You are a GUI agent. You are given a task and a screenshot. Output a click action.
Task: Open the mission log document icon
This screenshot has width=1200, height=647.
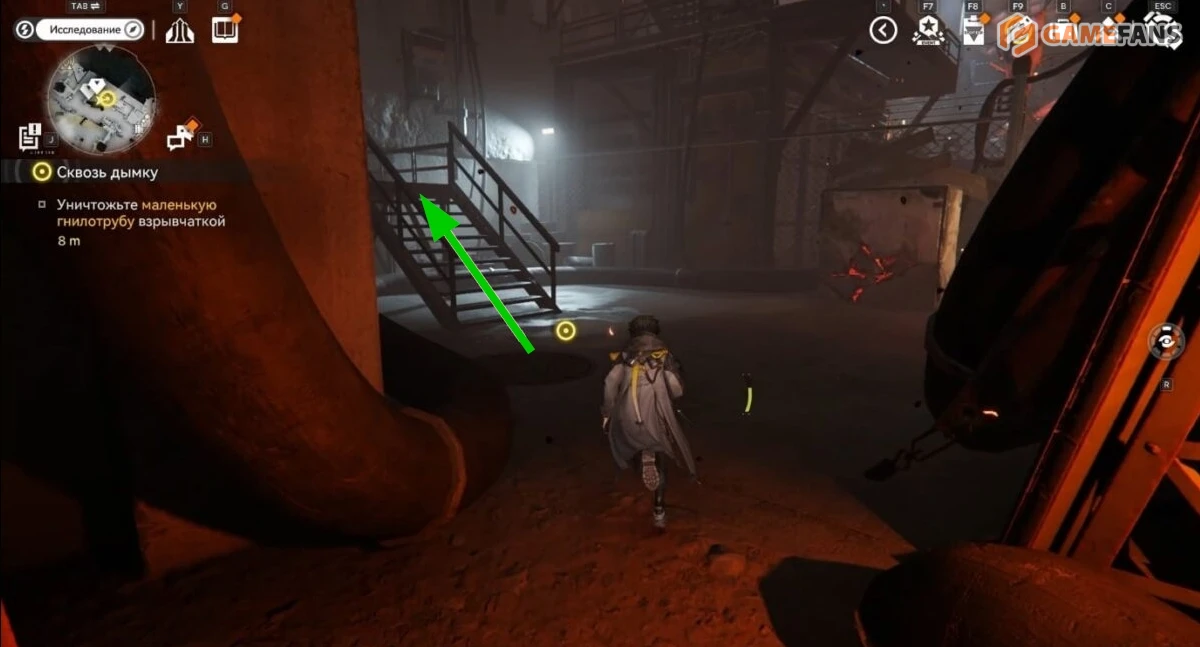tap(29, 137)
